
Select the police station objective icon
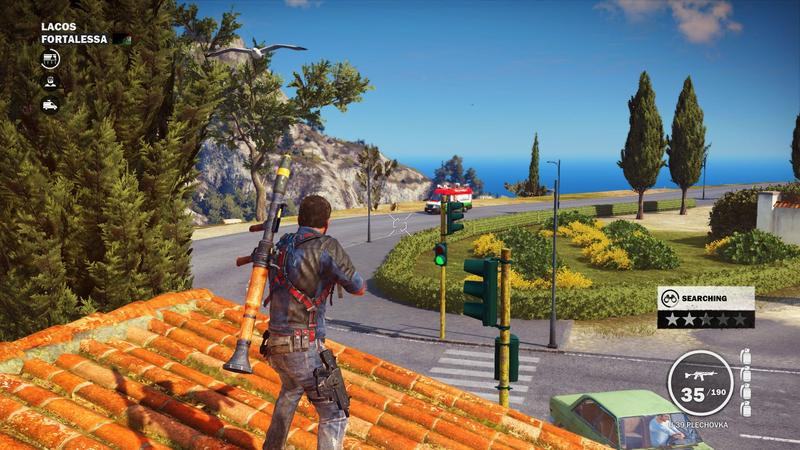point(50,59)
